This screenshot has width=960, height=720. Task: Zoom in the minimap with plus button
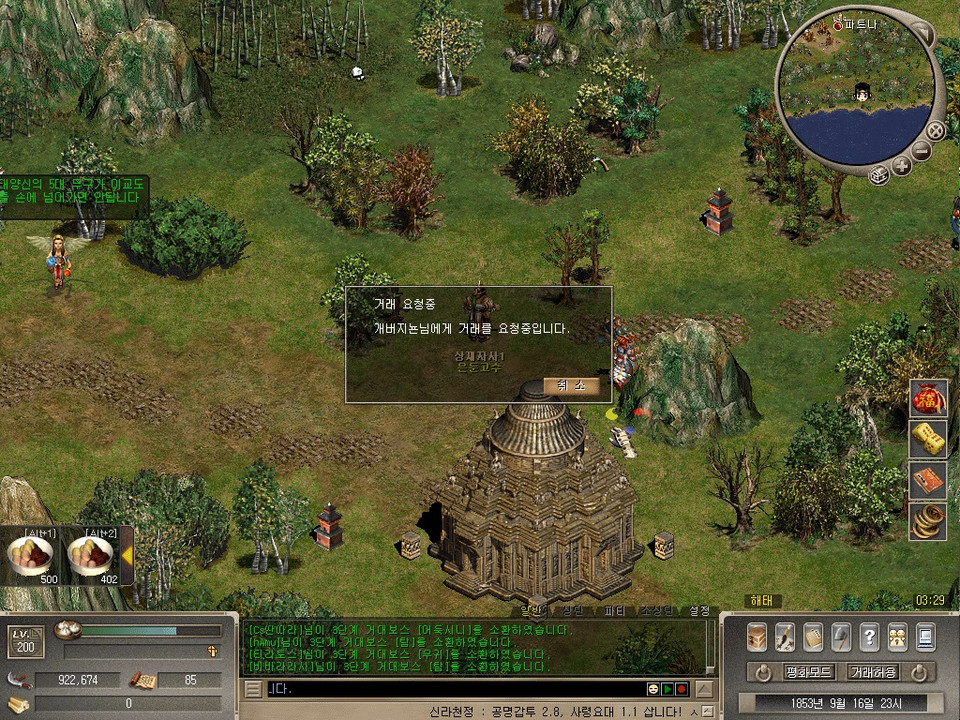[x=901, y=166]
